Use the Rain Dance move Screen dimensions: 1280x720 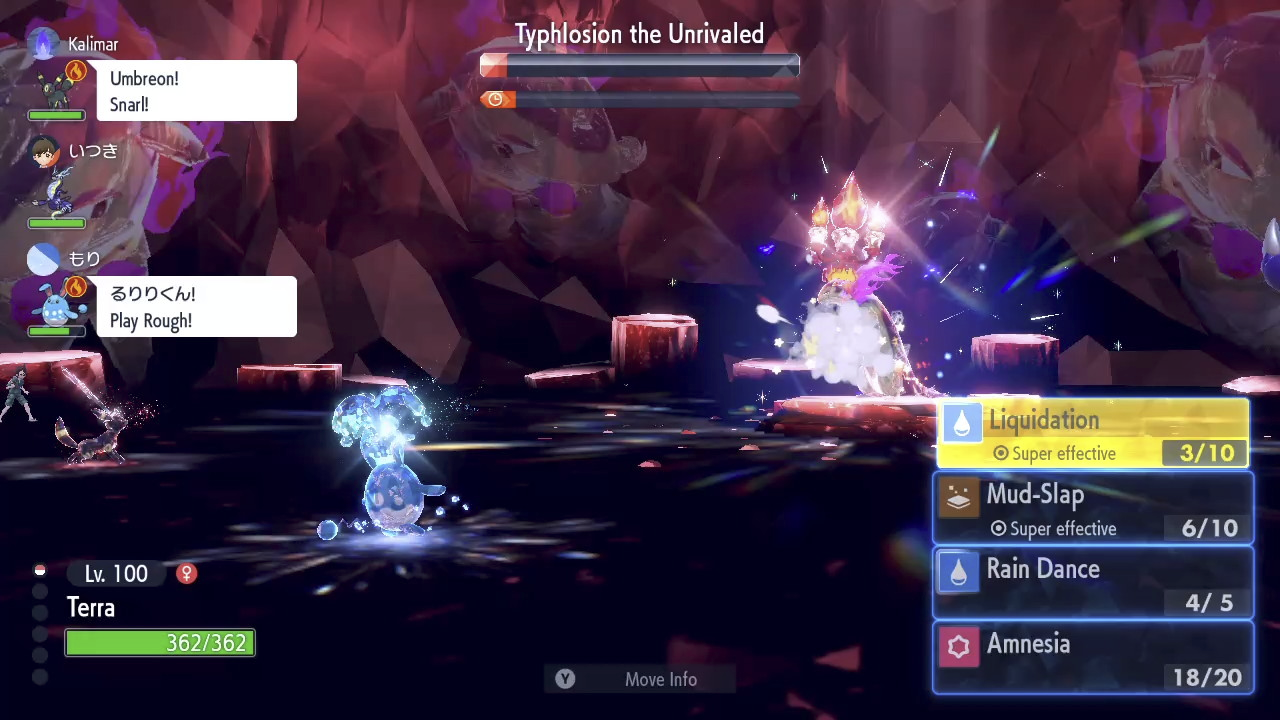(1092, 585)
